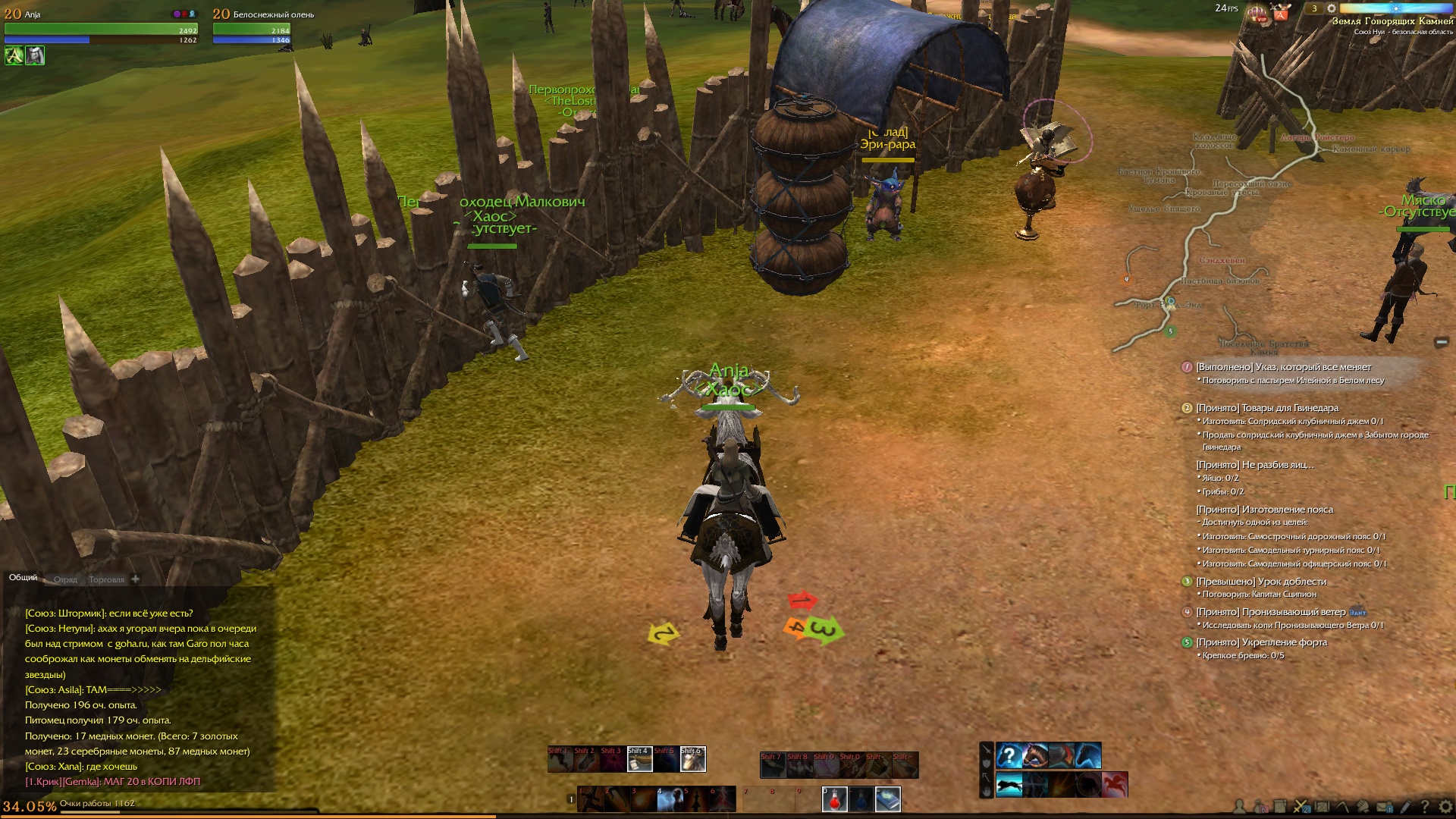Use the blue mana potion slot
Viewport: 1456px width, 819px height.
tap(861, 799)
